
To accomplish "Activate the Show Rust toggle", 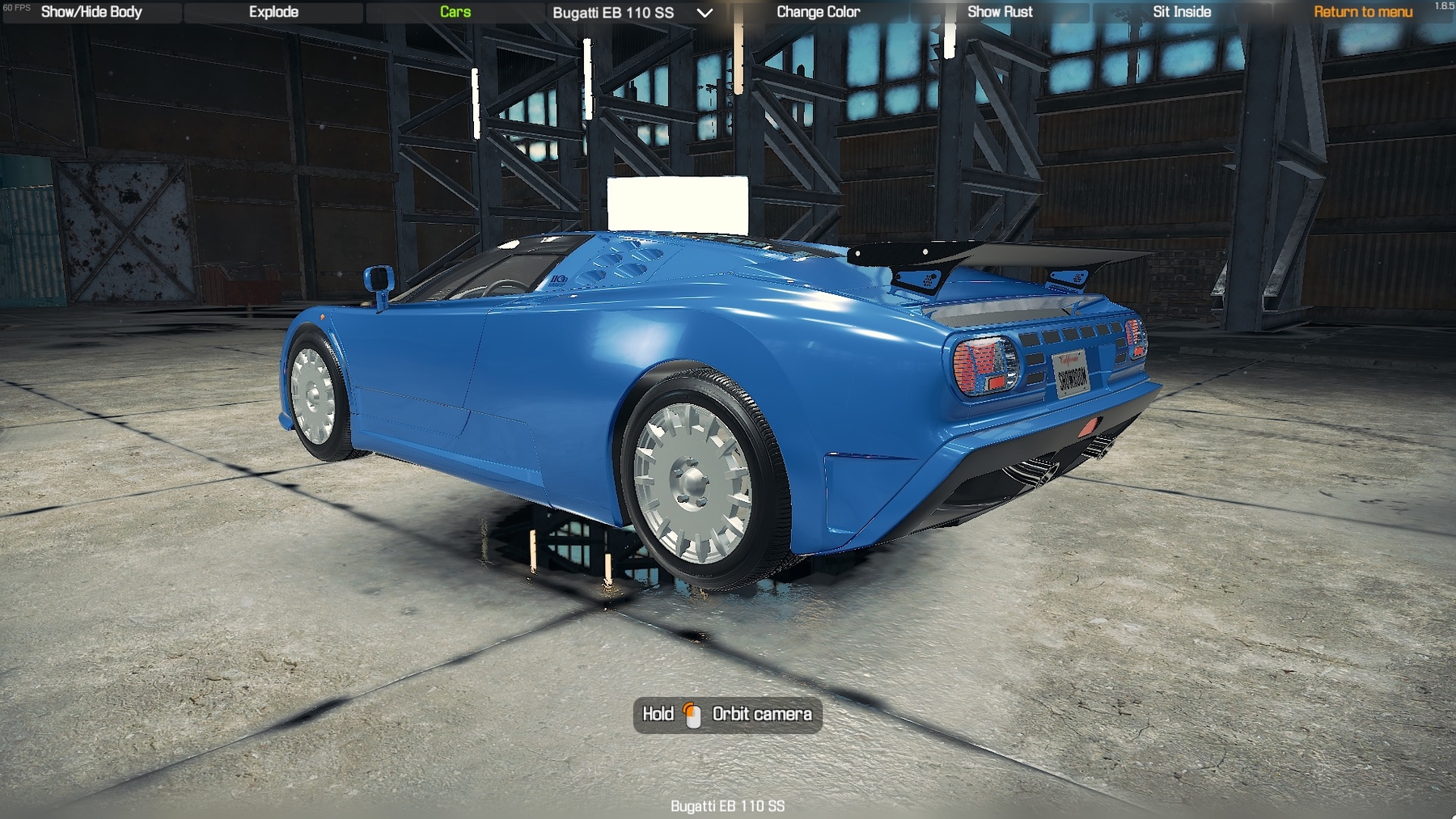I will pyautogui.click(x=1000, y=12).
